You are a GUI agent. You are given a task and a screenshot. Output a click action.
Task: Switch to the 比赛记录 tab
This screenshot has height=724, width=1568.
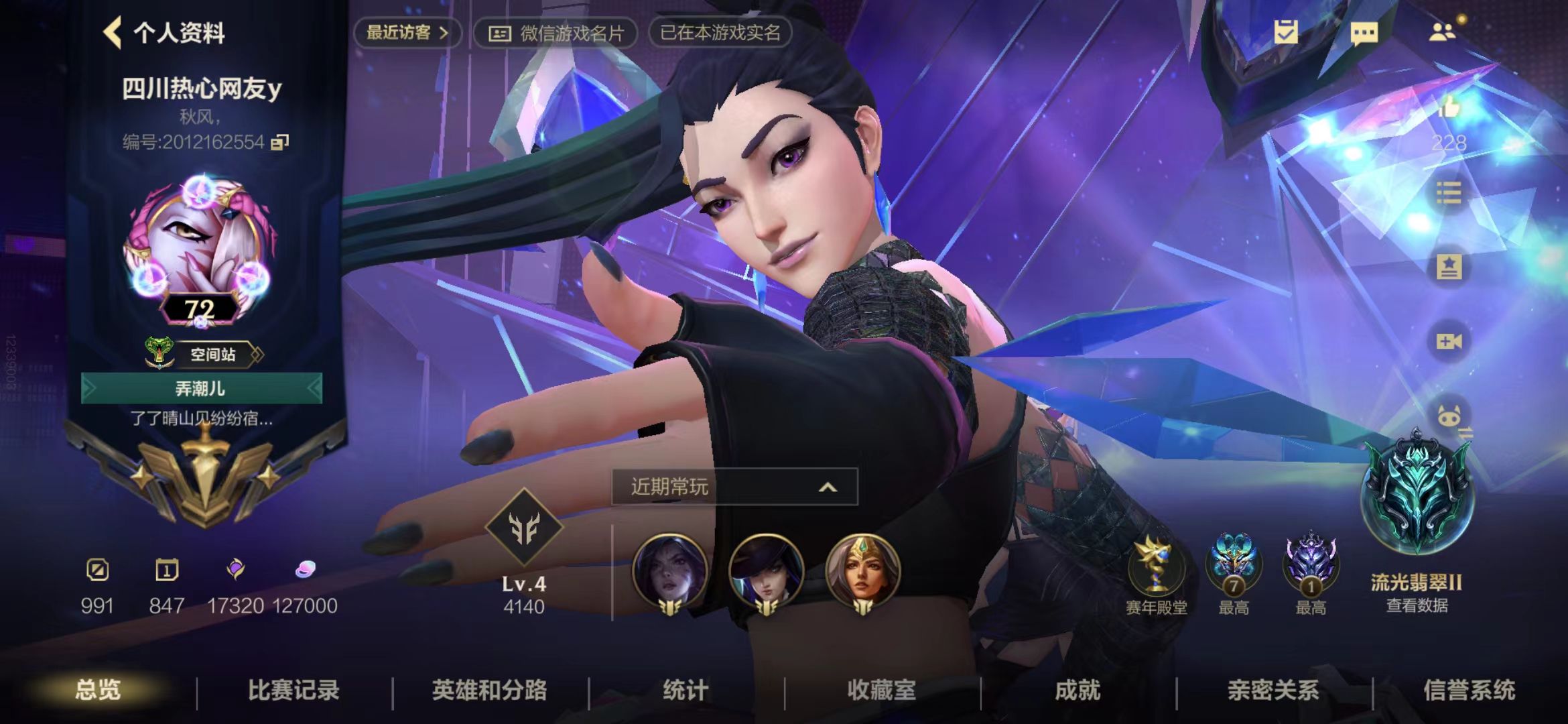(x=293, y=690)
